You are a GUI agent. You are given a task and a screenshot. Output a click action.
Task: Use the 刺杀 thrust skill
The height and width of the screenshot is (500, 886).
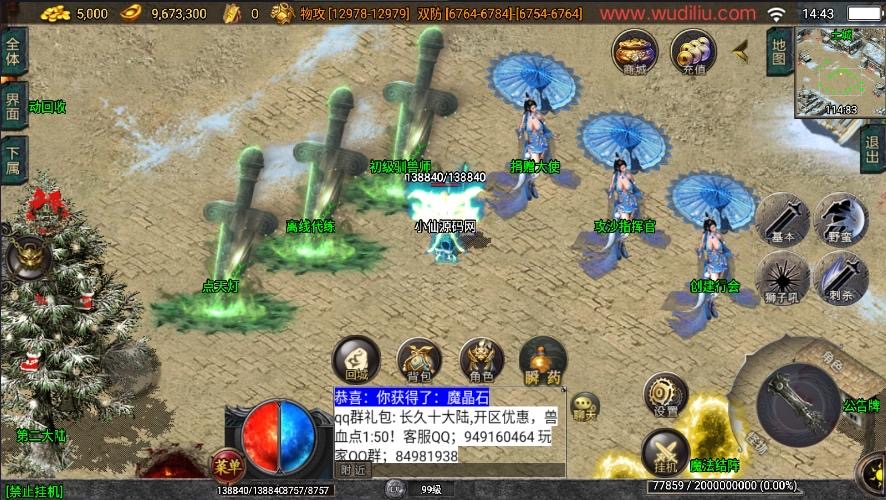840,276
